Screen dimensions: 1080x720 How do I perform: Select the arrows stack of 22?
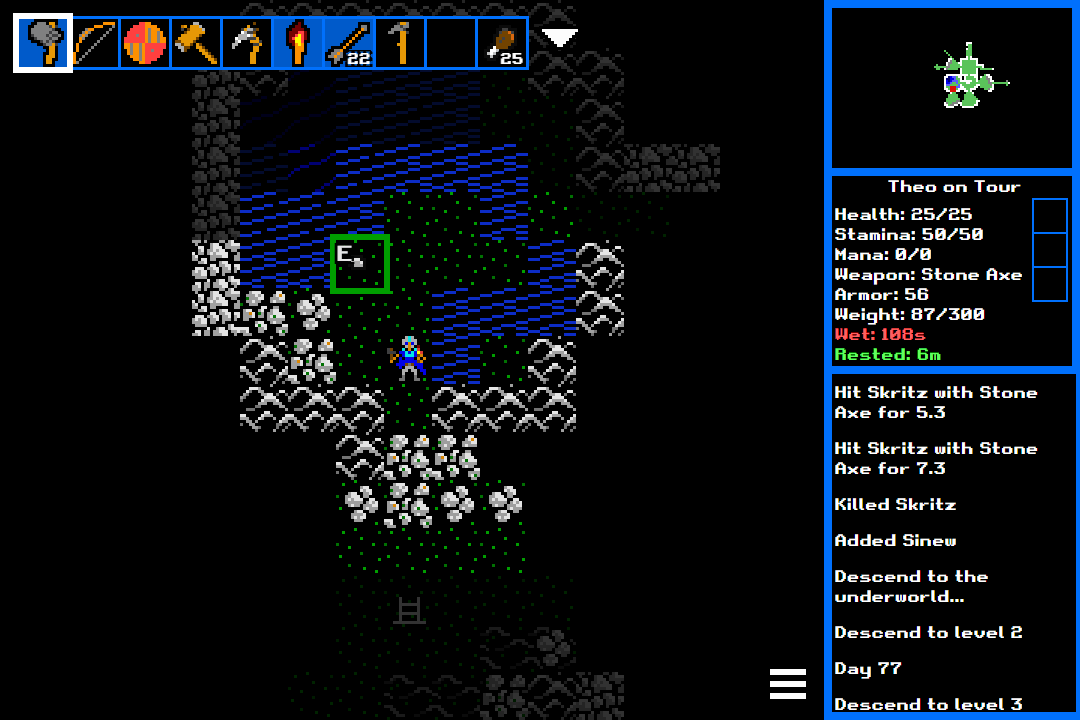click(x=349, y=43)
